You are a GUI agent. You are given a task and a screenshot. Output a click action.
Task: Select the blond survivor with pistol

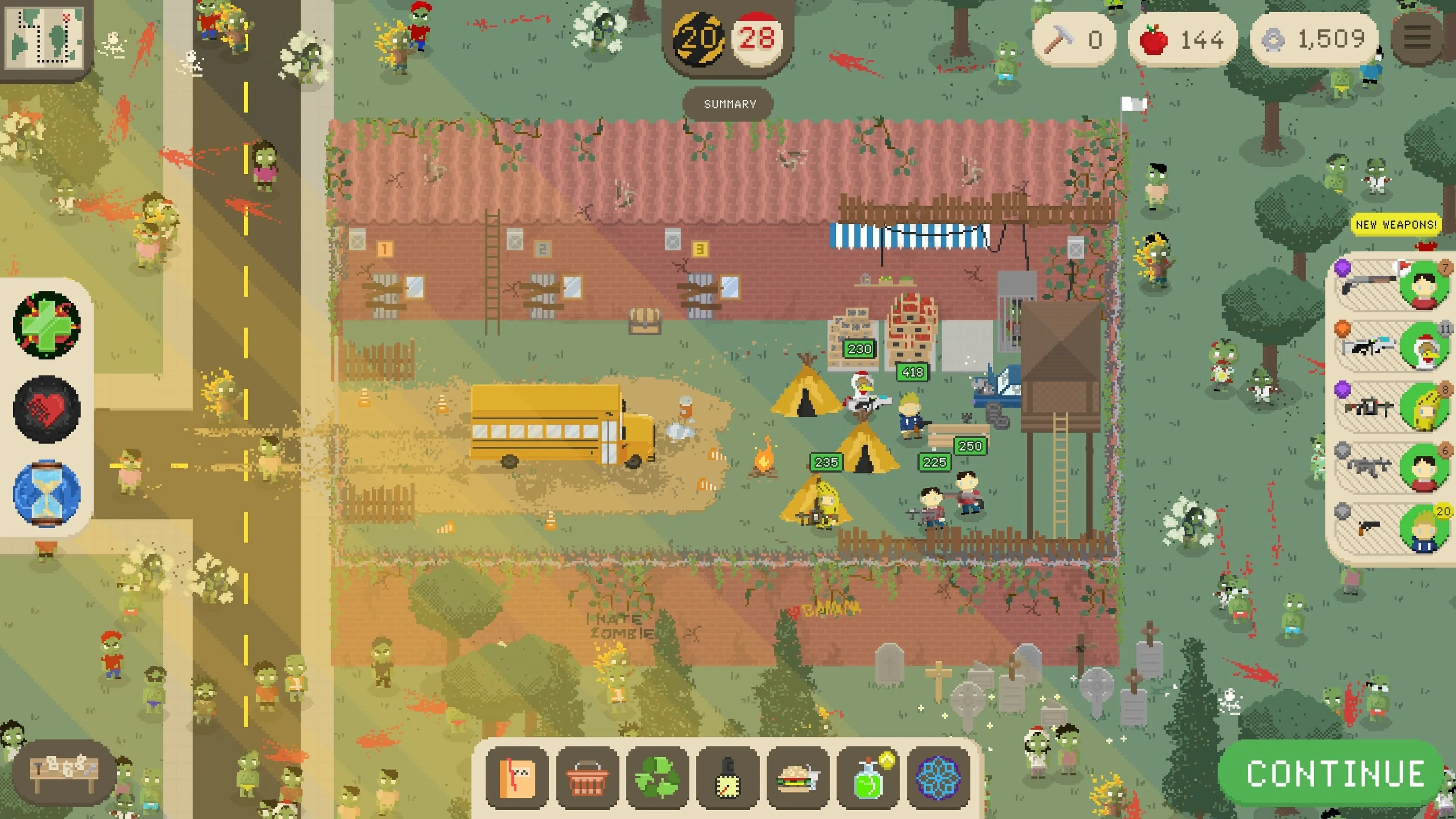click(x=1390, y=527)
